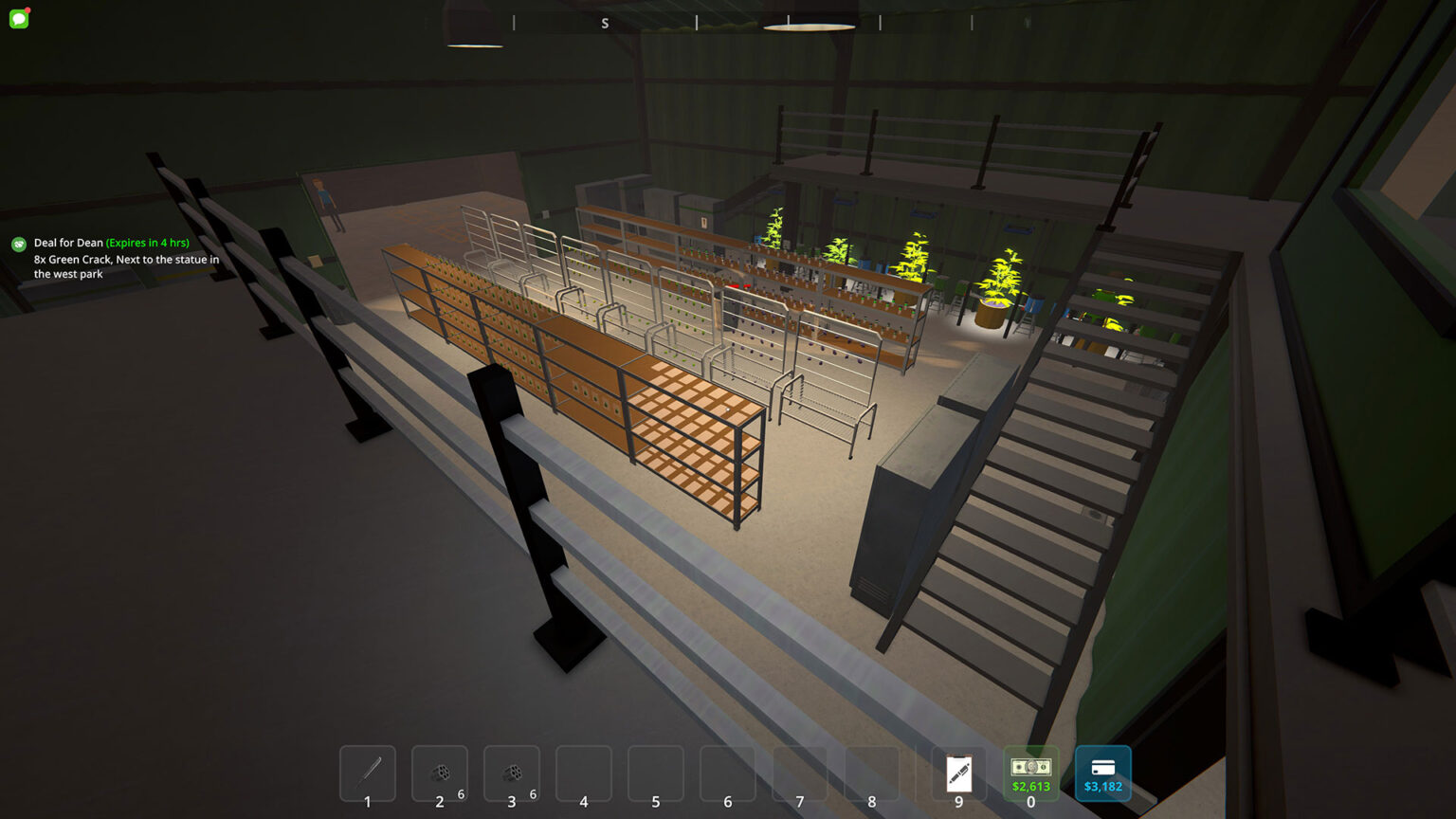
Task: Click empty hotbar slot 7
Action: click(x=799, y=773)
